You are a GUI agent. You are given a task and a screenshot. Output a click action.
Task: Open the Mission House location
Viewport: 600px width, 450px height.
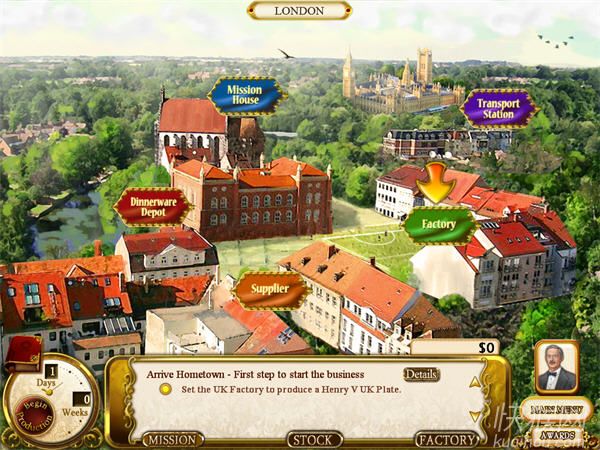pos(245,96)
